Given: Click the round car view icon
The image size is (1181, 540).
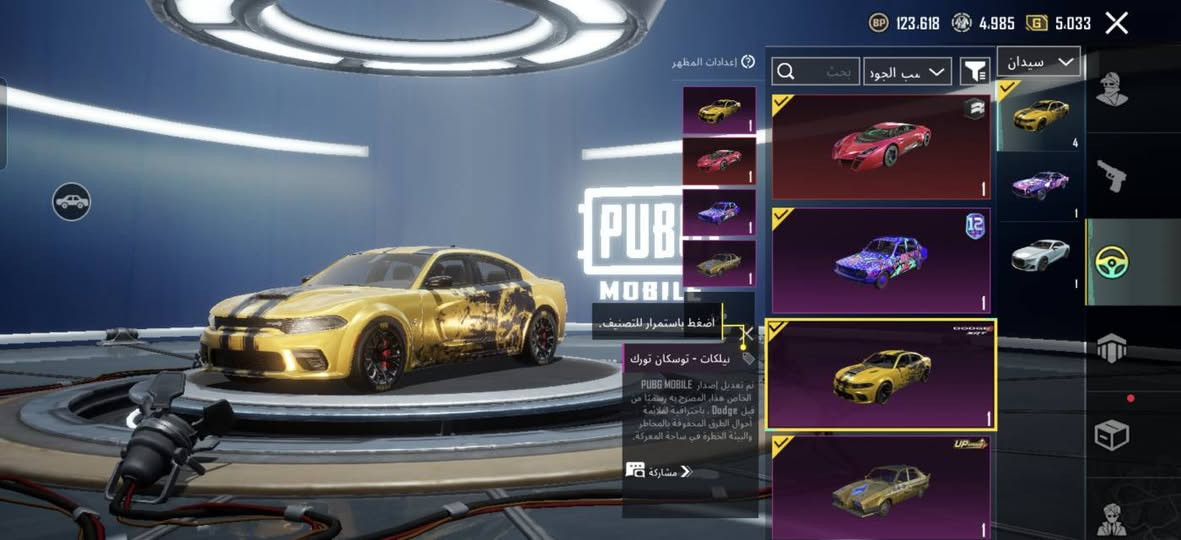Looking at the screenshot, I should (71, 202).
